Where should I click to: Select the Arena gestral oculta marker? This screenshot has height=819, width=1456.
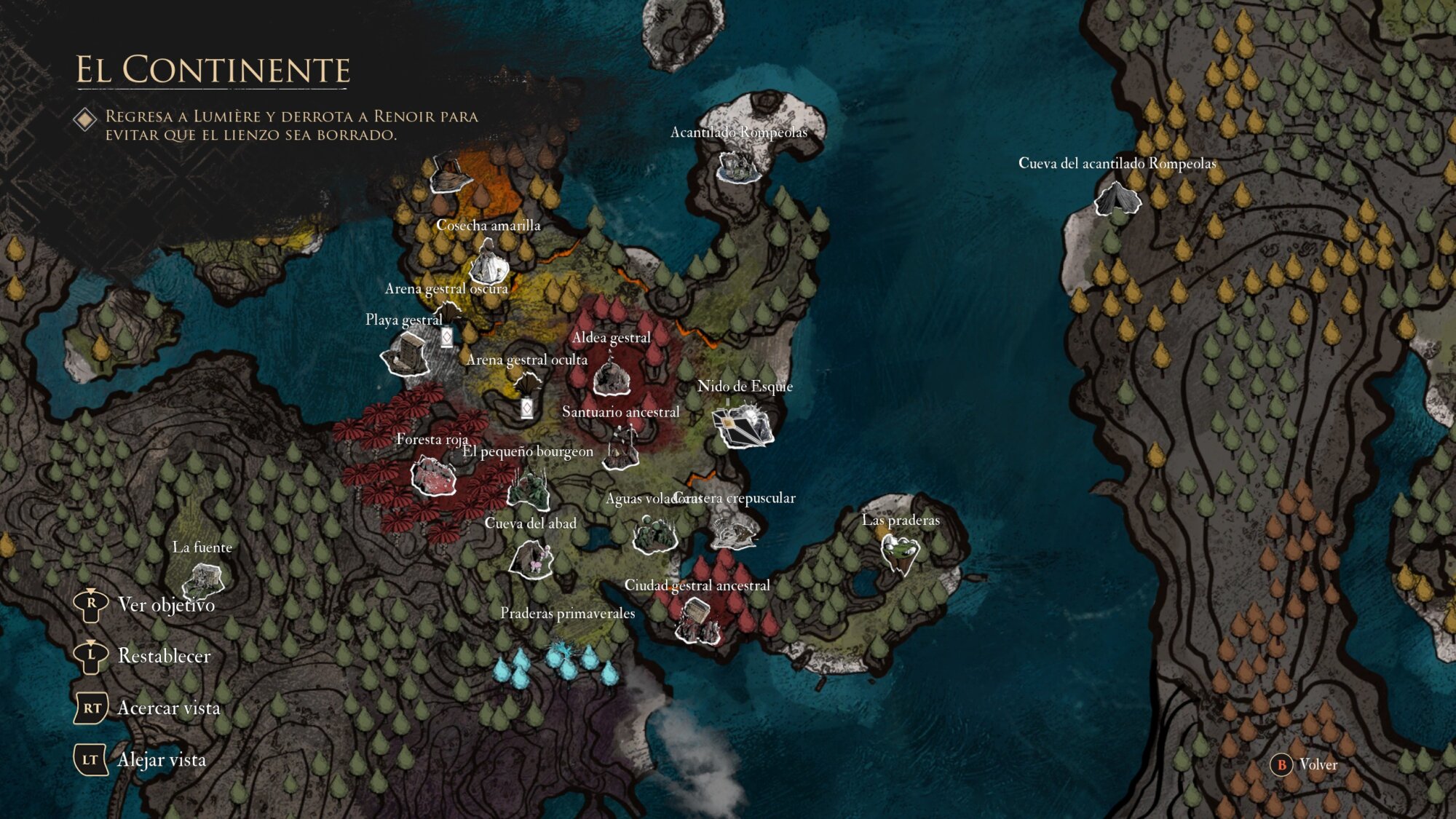tap(527, 384)
